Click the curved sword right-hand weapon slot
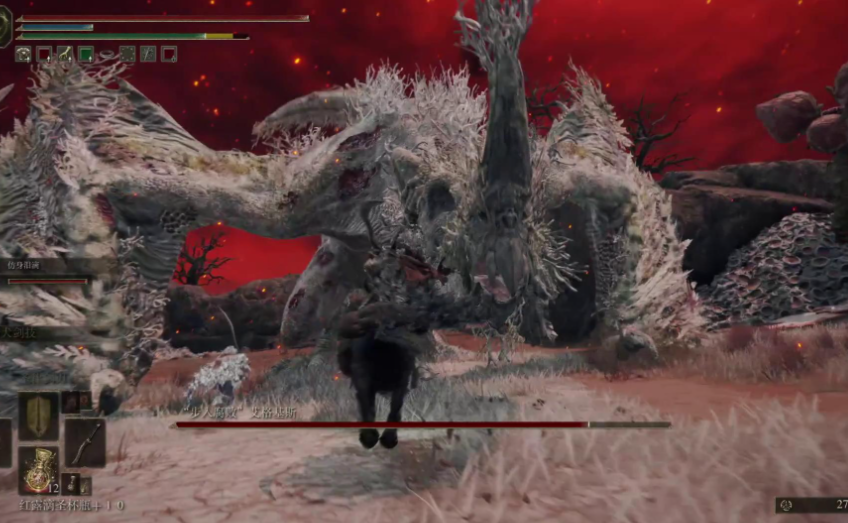Screen dimensions: 848x523 pos(85,442)
